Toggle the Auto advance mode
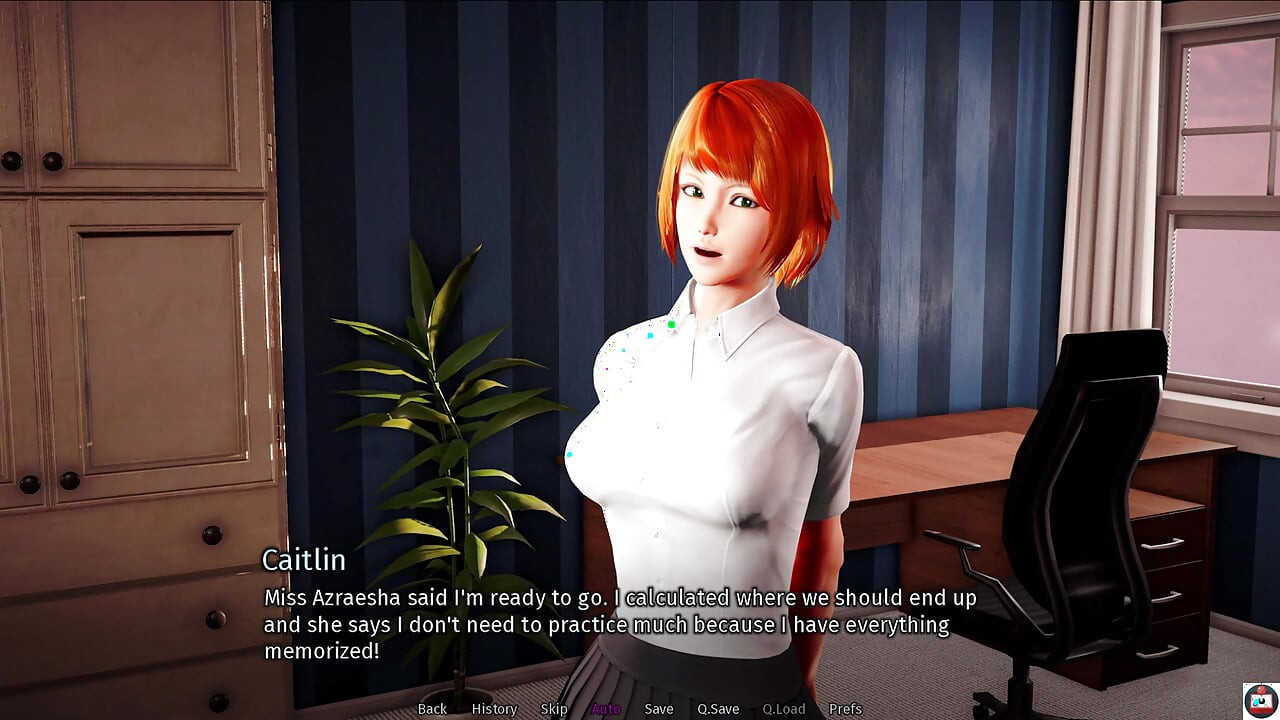Screen dimensions: 1280x720 [x=606, y=709]
